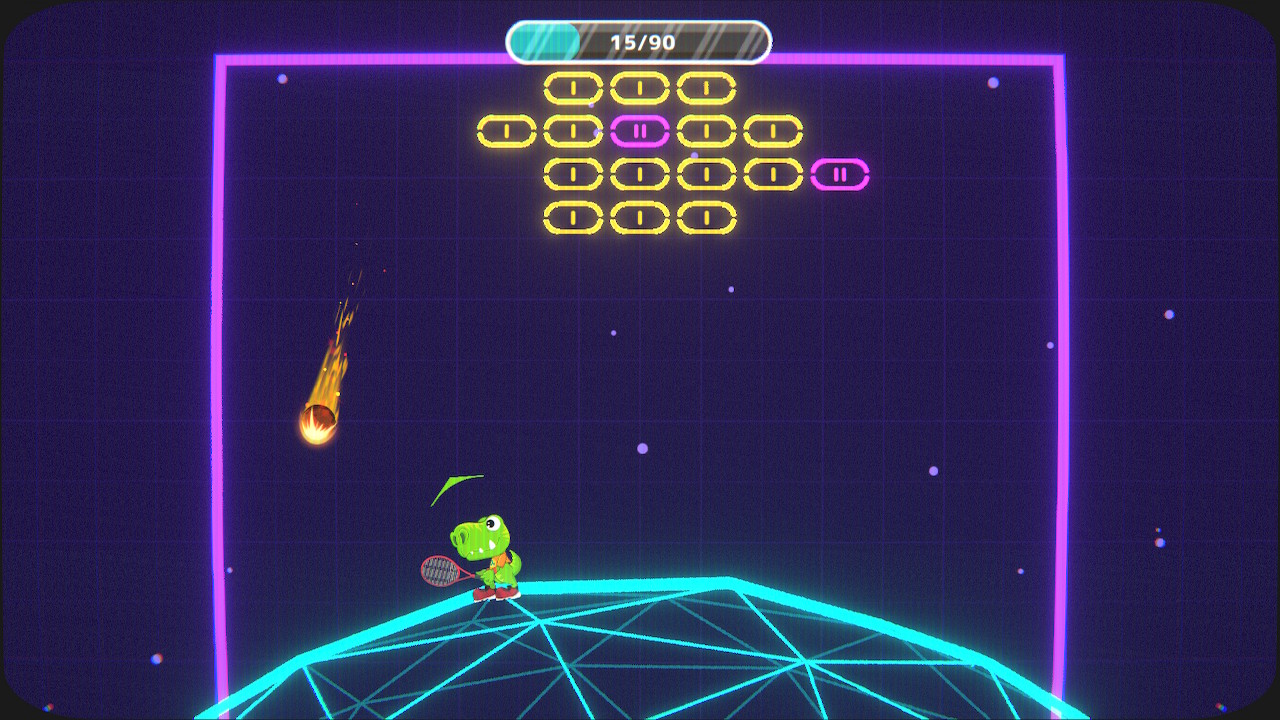Image resolution: width=1280 pixels, height=720 pixels.
Task: Click the leftmost yellow brick in third row
Action: [x=573, y=174]
